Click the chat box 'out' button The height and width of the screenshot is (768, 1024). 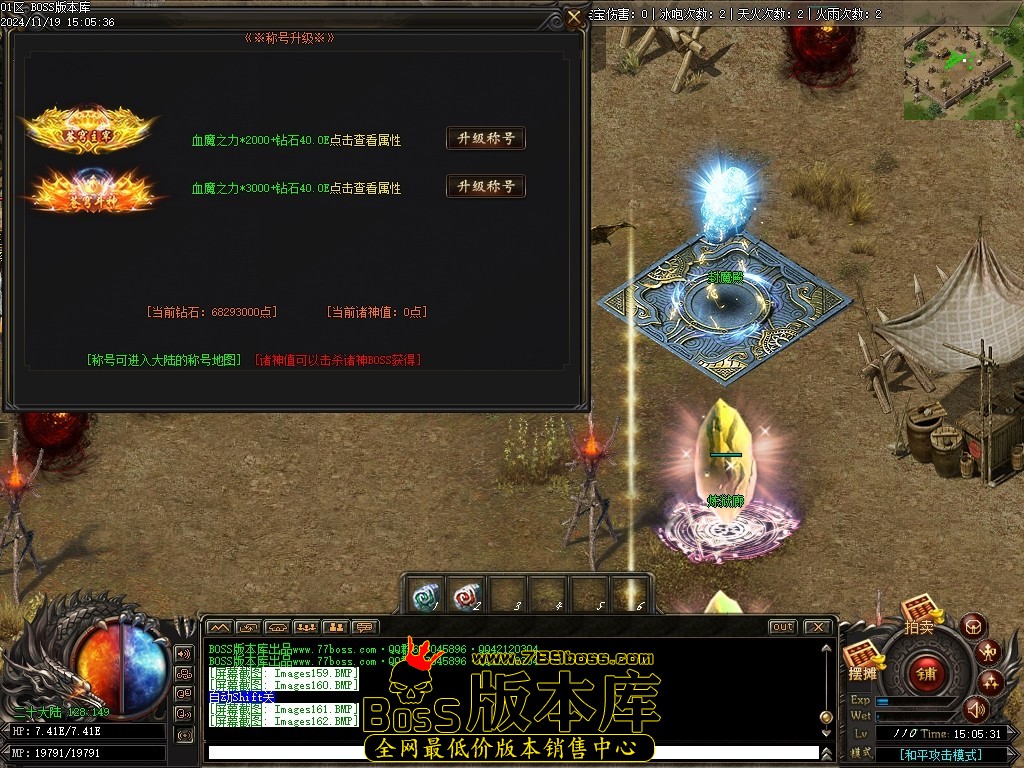(x=782, y=627)
